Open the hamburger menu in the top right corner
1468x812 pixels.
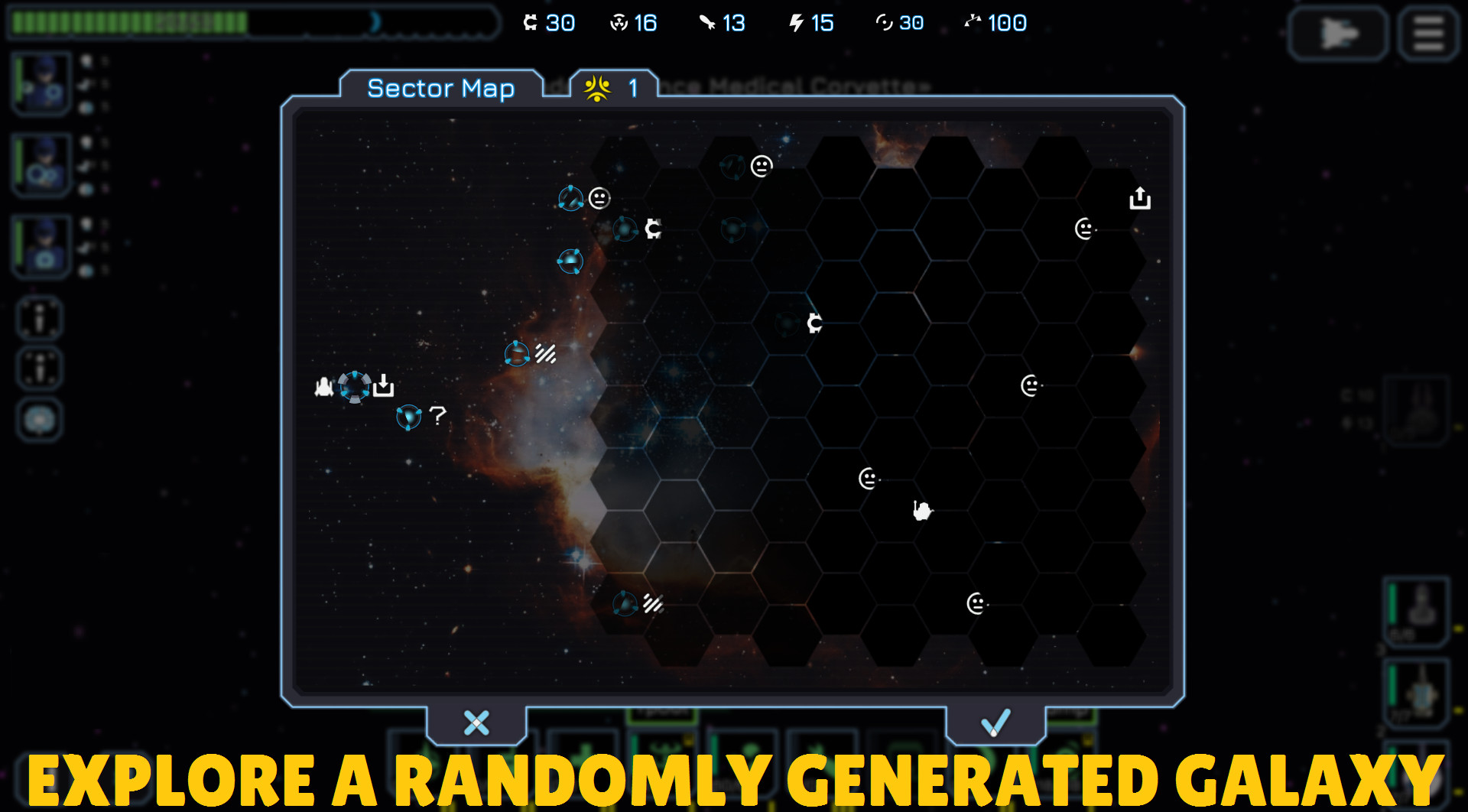1427,33
